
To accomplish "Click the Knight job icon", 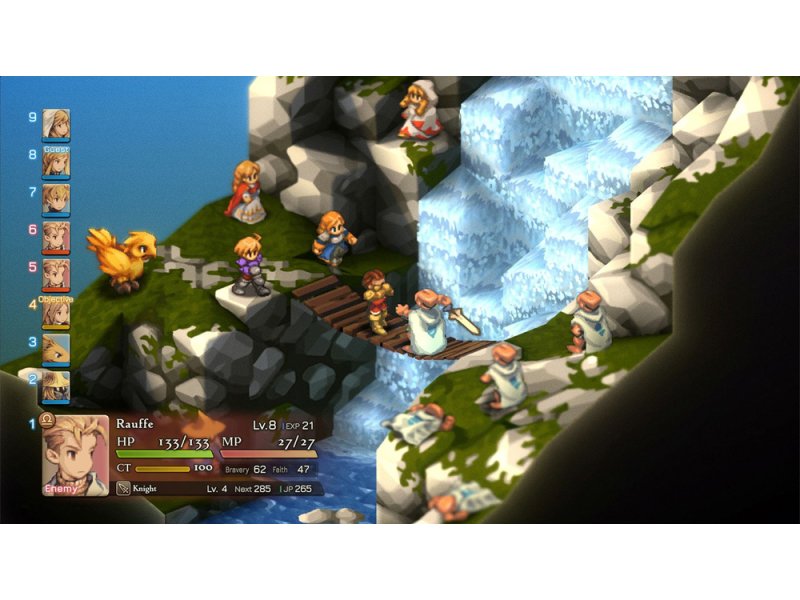I will tap(124, 489).
